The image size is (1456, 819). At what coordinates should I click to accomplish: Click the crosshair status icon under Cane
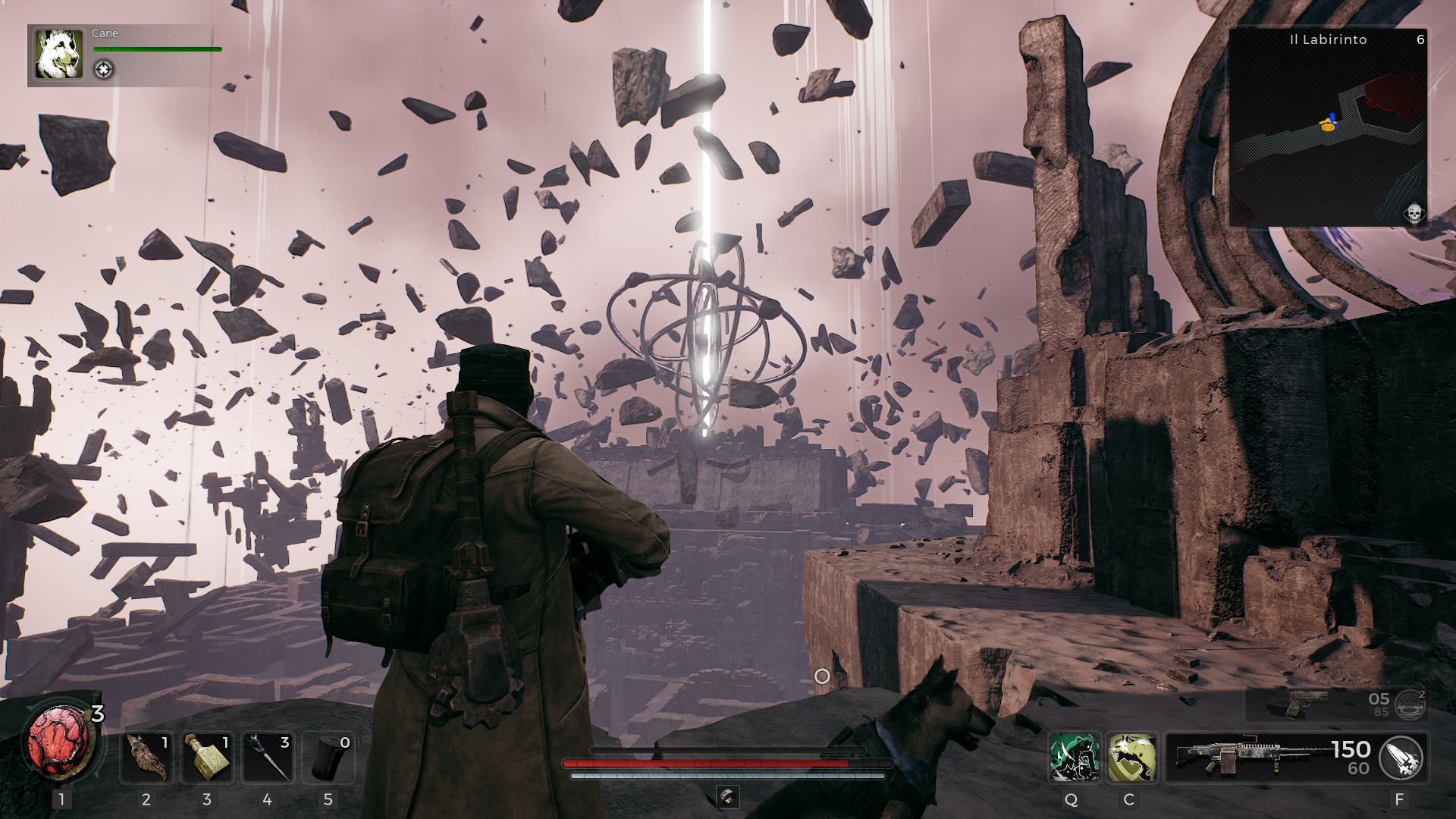tap(104, 70)
